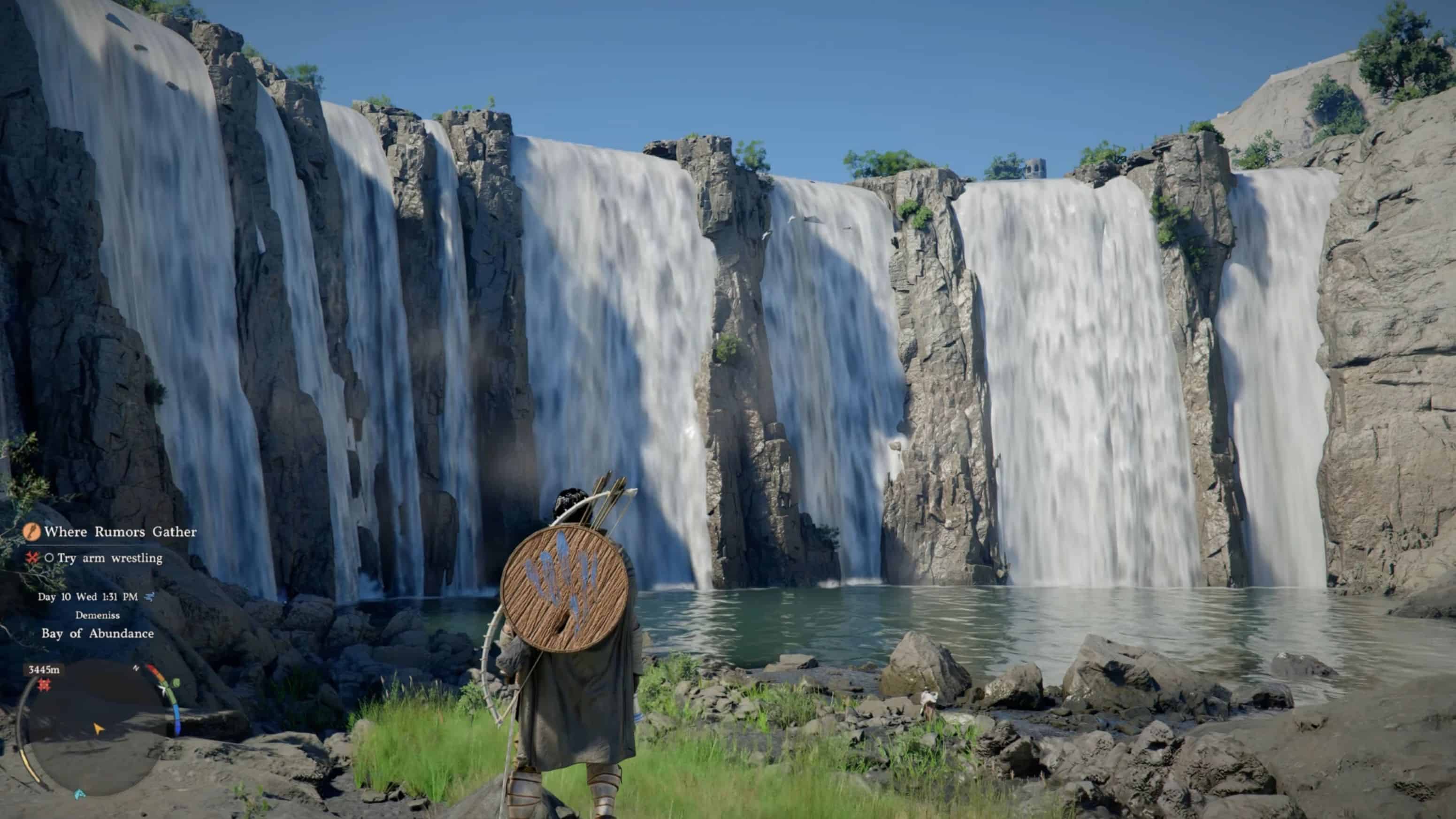Click the blue marker at the minimap's bottom edge
The image size is (1456, 819).
(x=80, y=794)
